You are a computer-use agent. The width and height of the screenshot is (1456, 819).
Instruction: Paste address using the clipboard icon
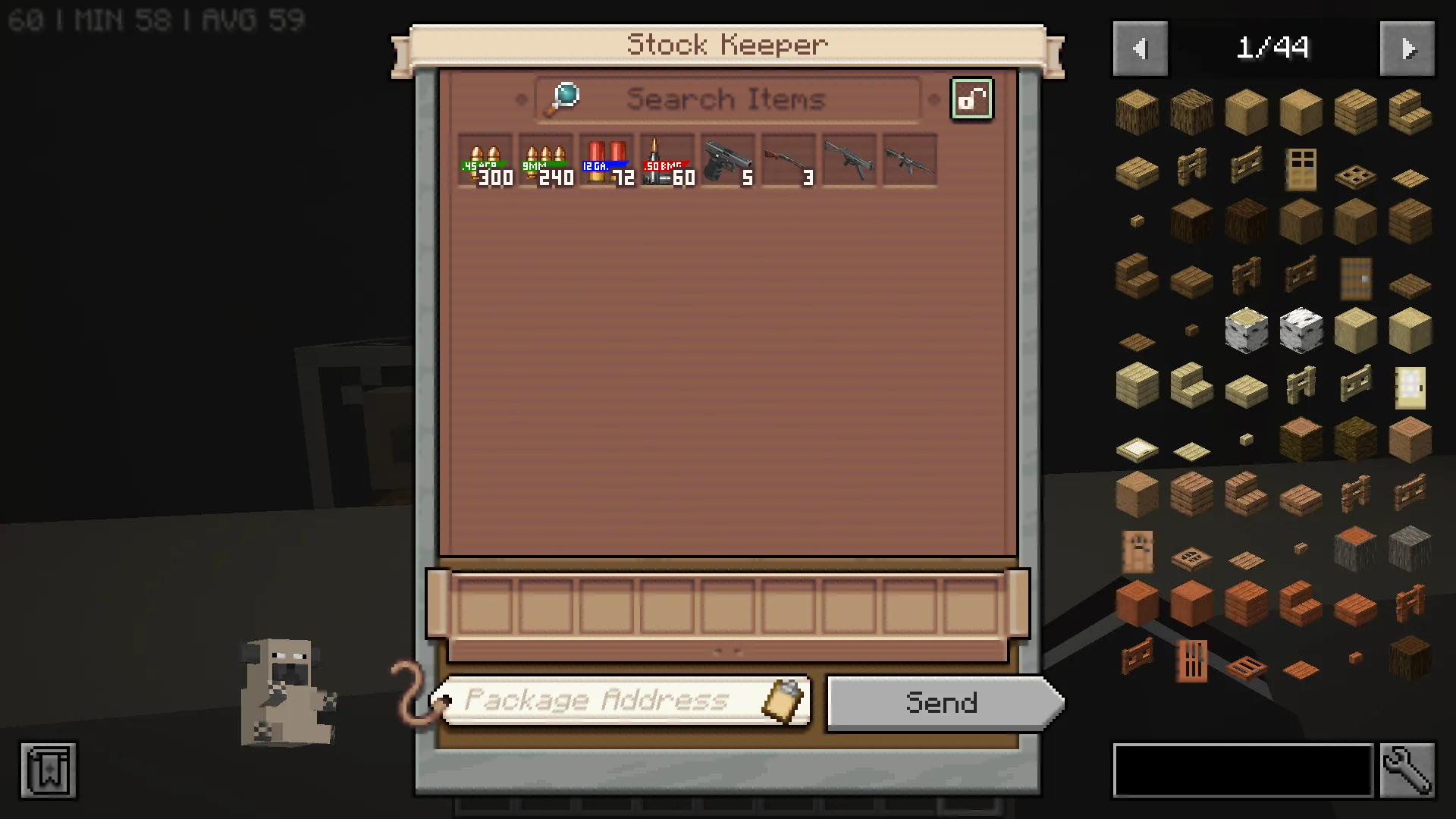coord(784,700)
